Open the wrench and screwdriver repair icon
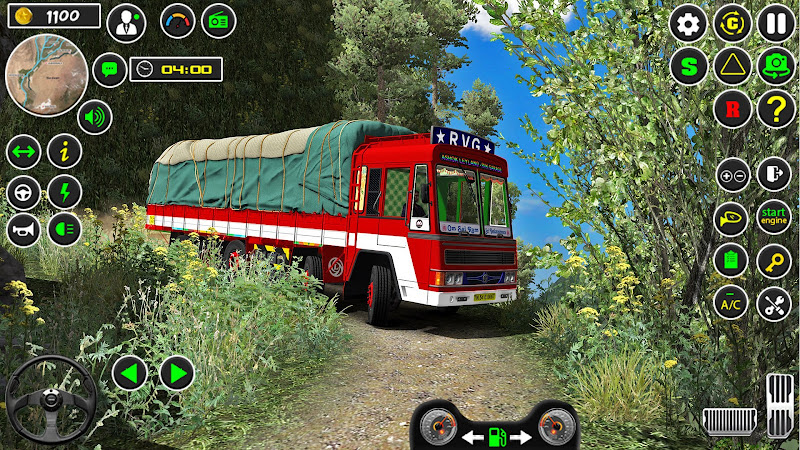 click(773, 302)
